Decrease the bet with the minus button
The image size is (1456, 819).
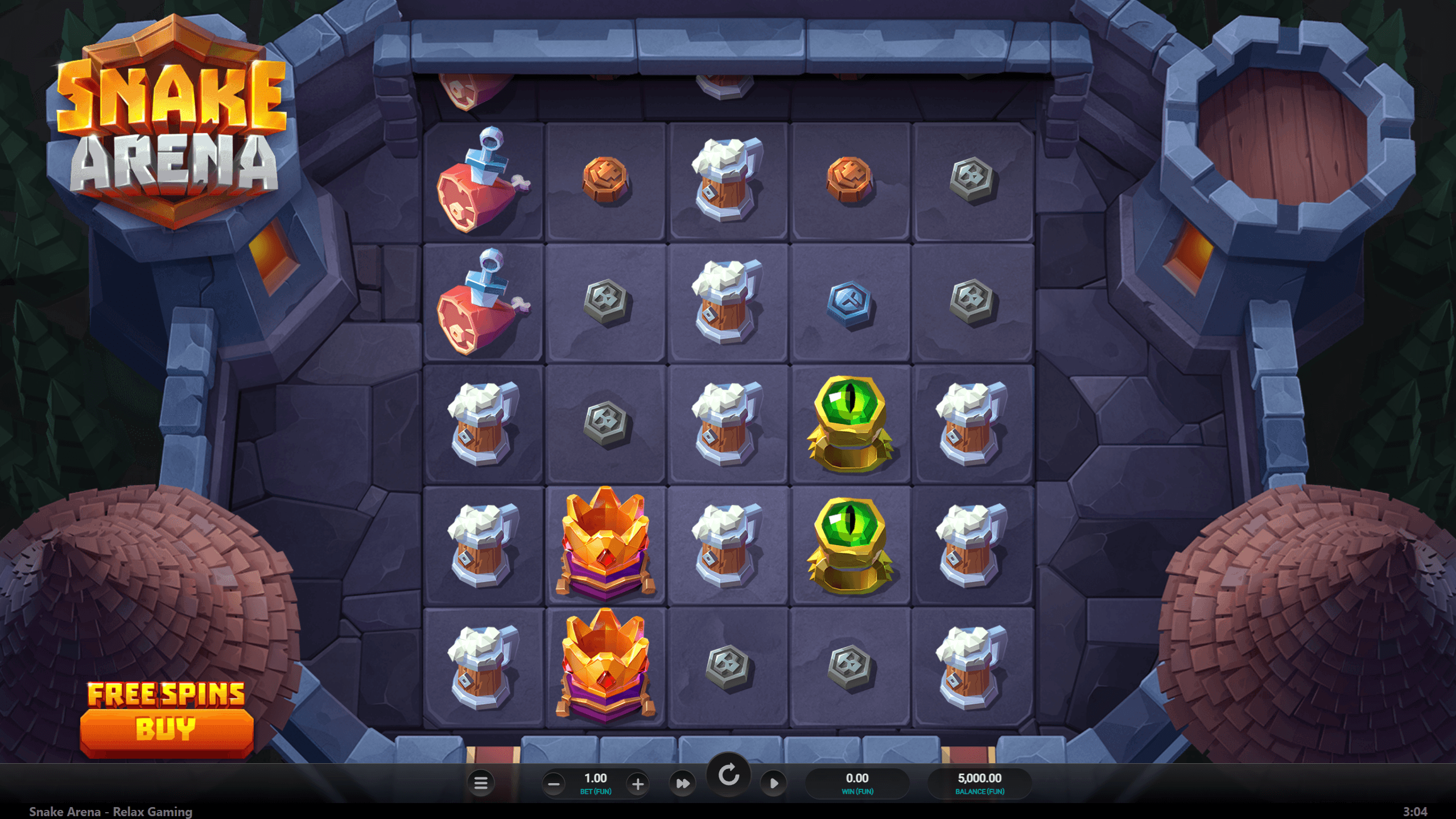click(554, 784)
